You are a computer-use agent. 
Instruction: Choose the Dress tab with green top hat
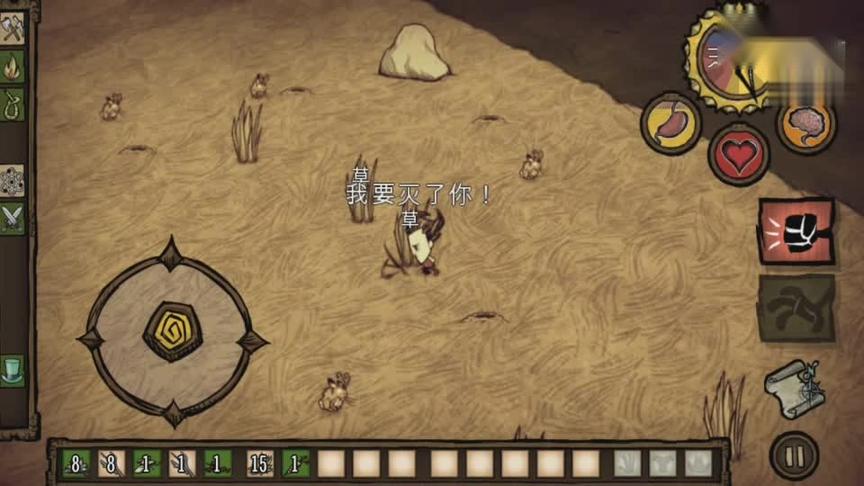click(12, 370)
